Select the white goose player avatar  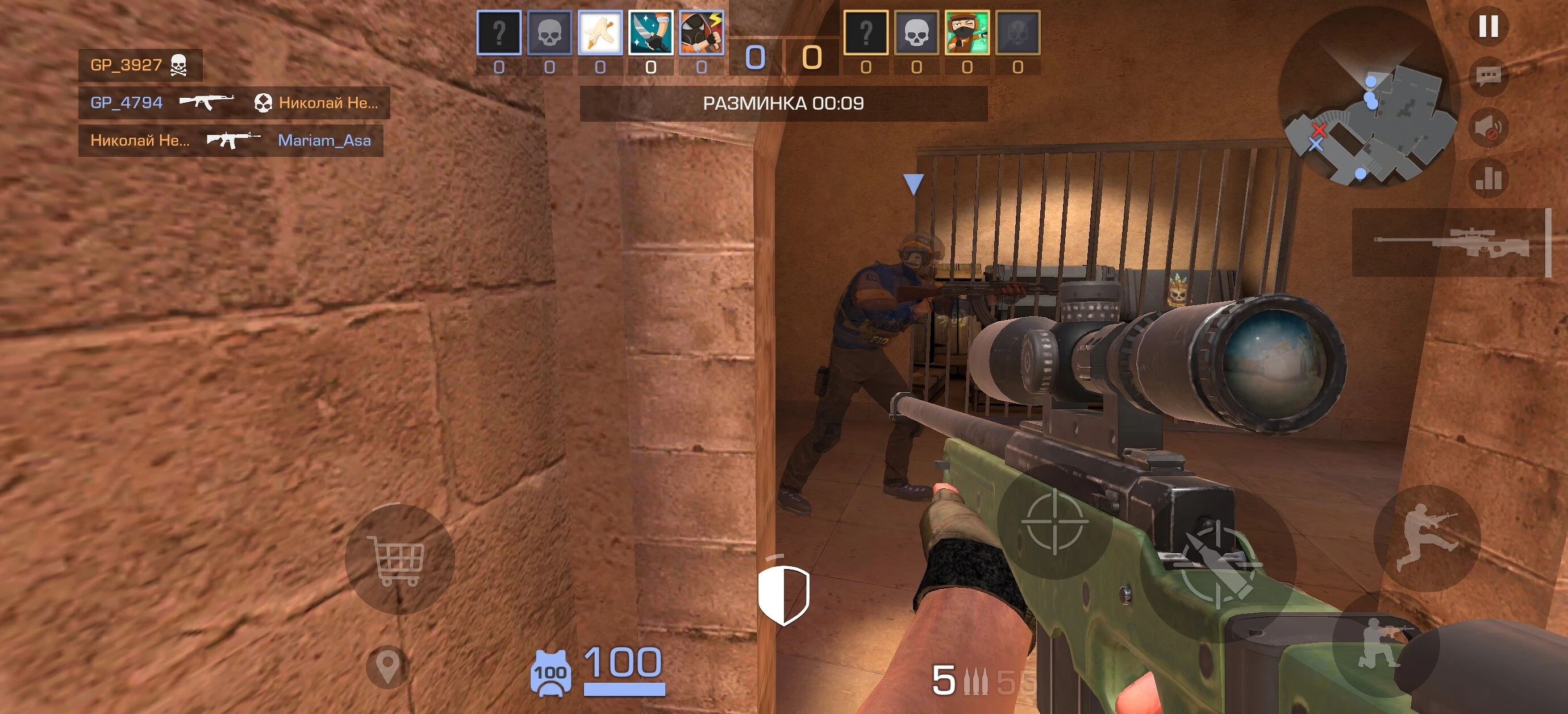[x=599, y=33]
